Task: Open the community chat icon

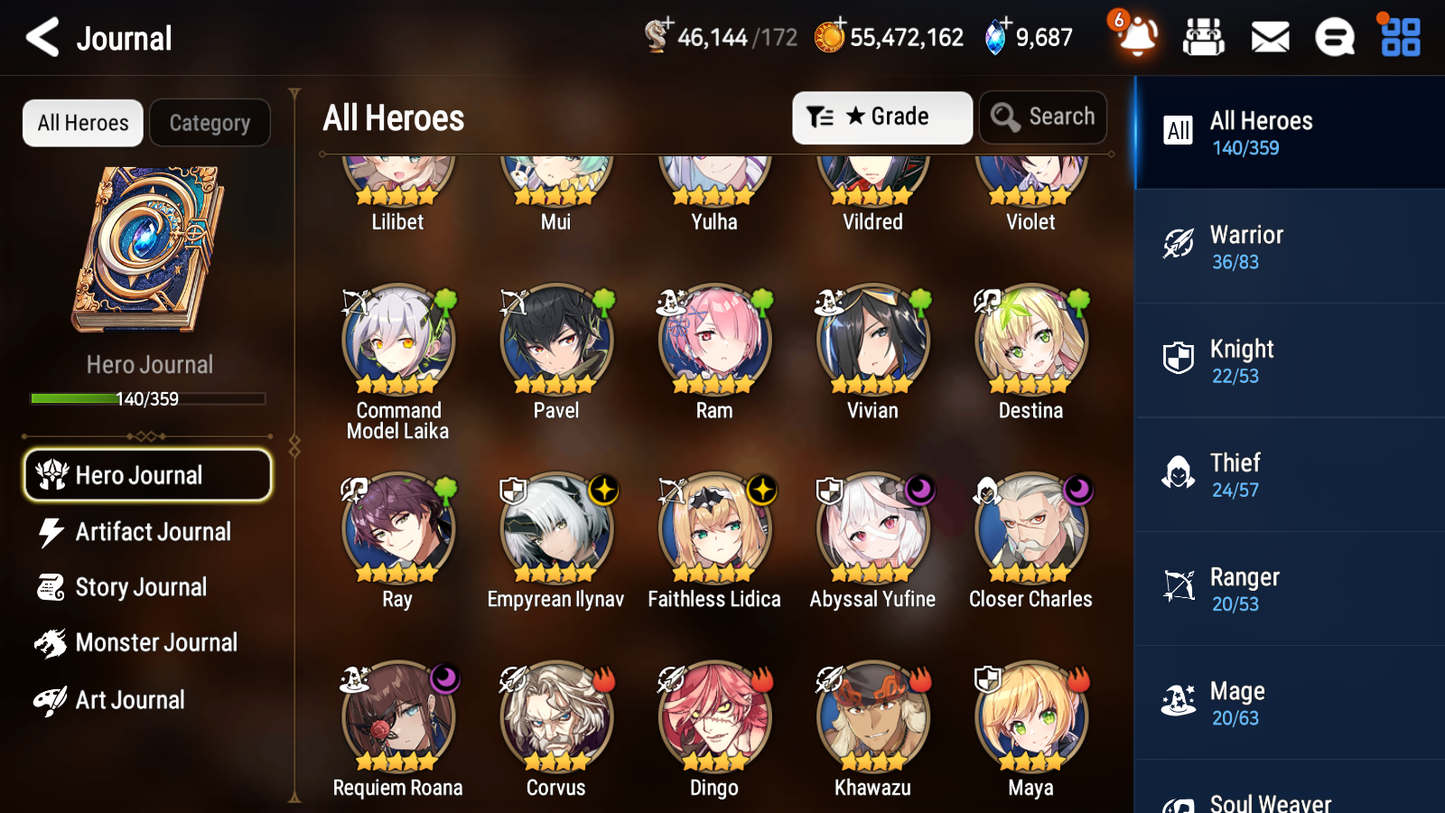Action: point(1335,36)
